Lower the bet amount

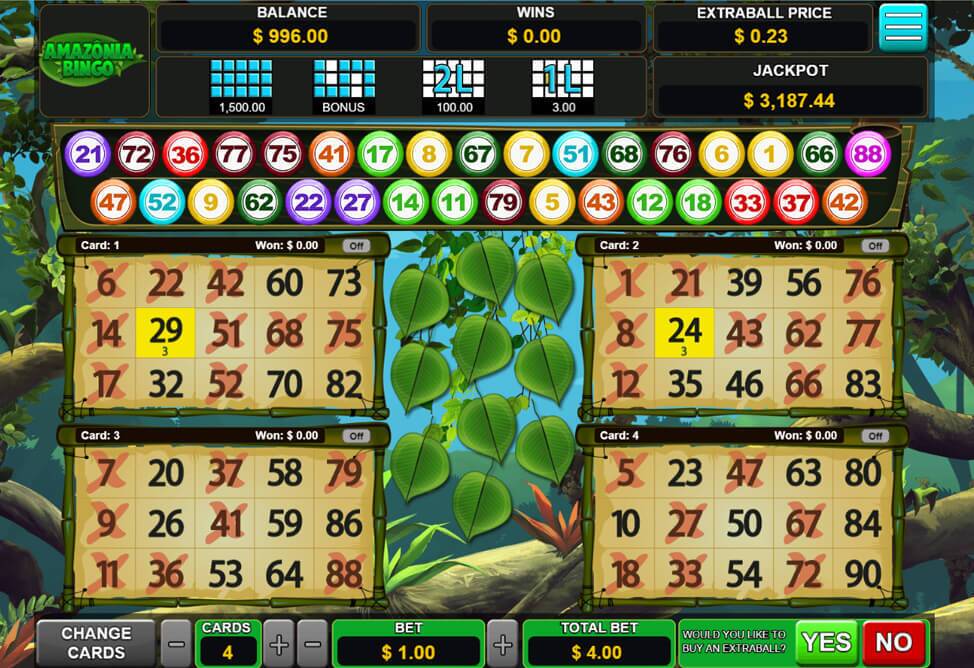point(313,642)
